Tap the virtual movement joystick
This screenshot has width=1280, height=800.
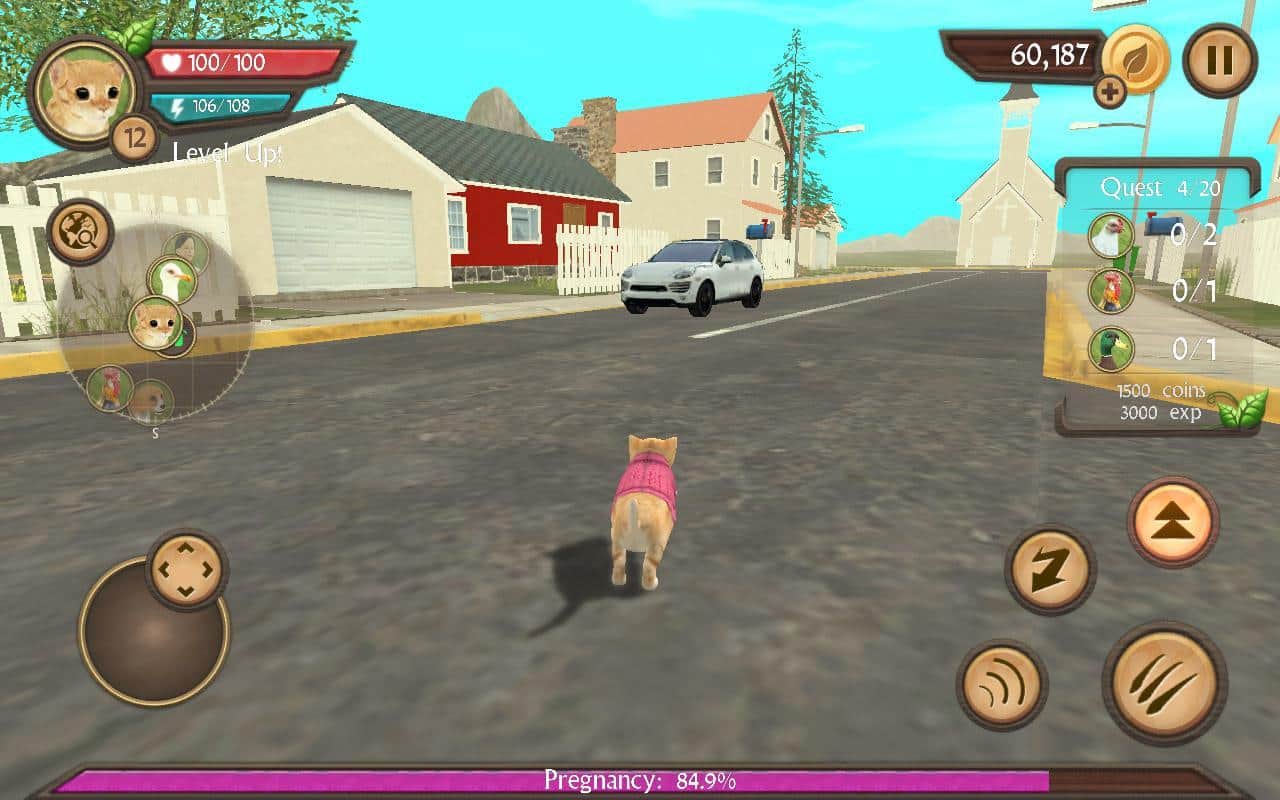click(x=154, y=630)
